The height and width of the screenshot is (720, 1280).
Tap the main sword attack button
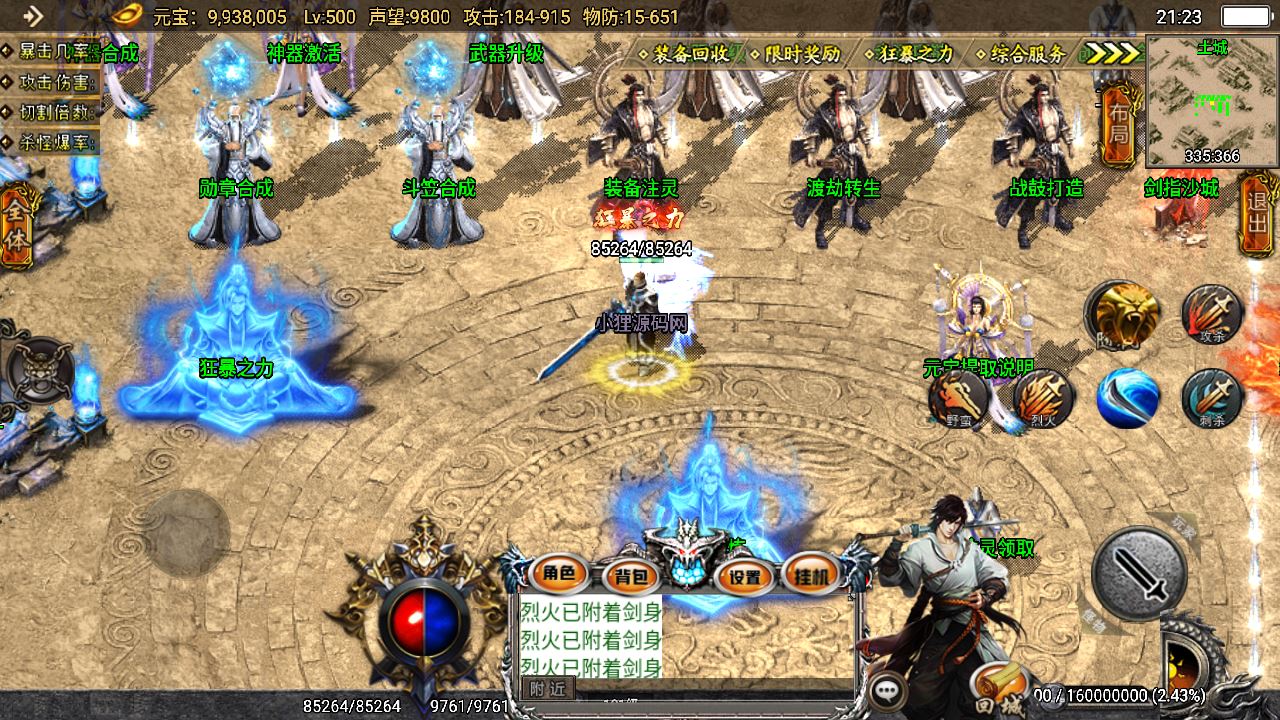pos(1138,574)
